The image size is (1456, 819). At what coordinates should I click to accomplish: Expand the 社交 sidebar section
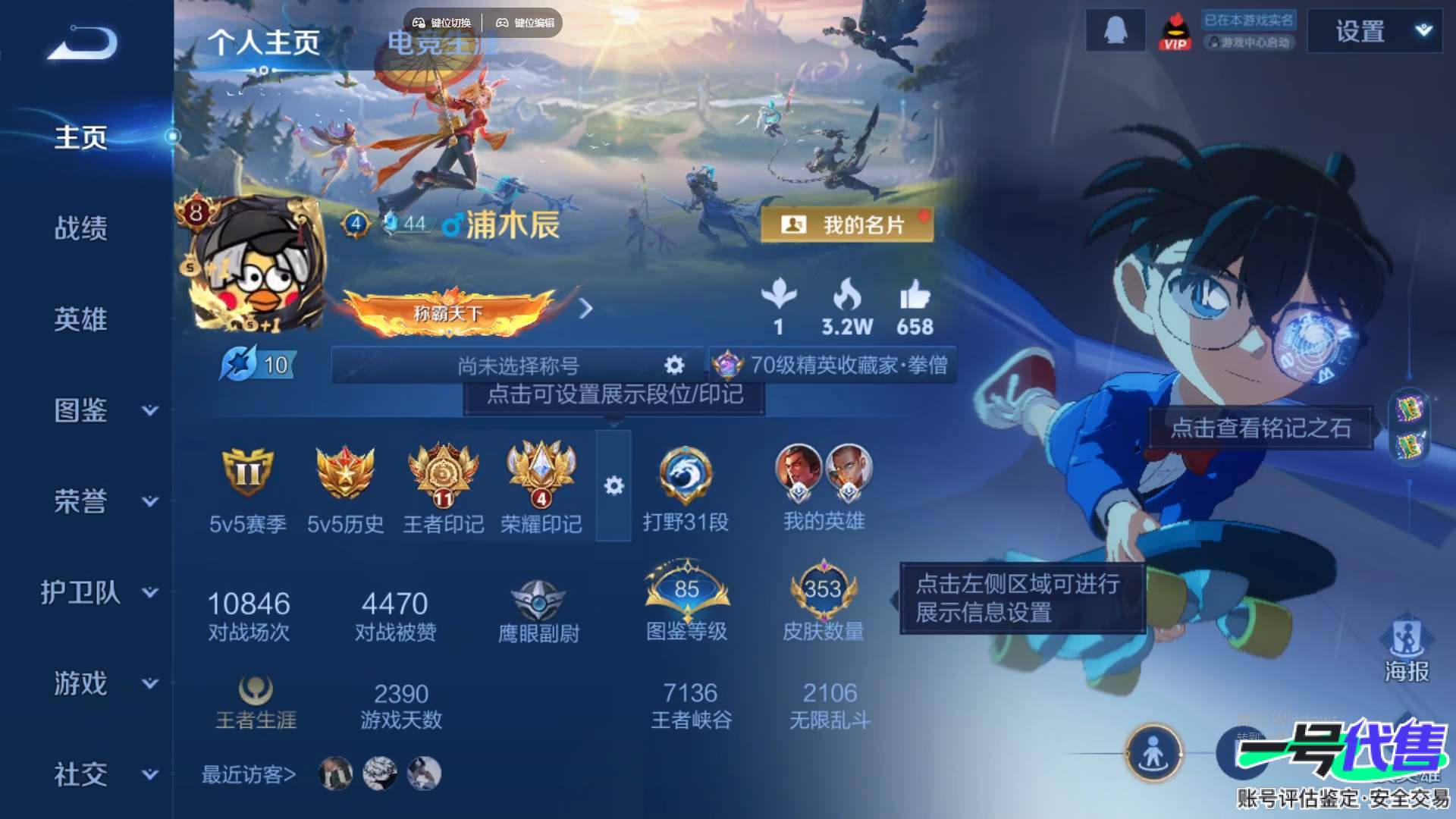[x=81, y=773]
